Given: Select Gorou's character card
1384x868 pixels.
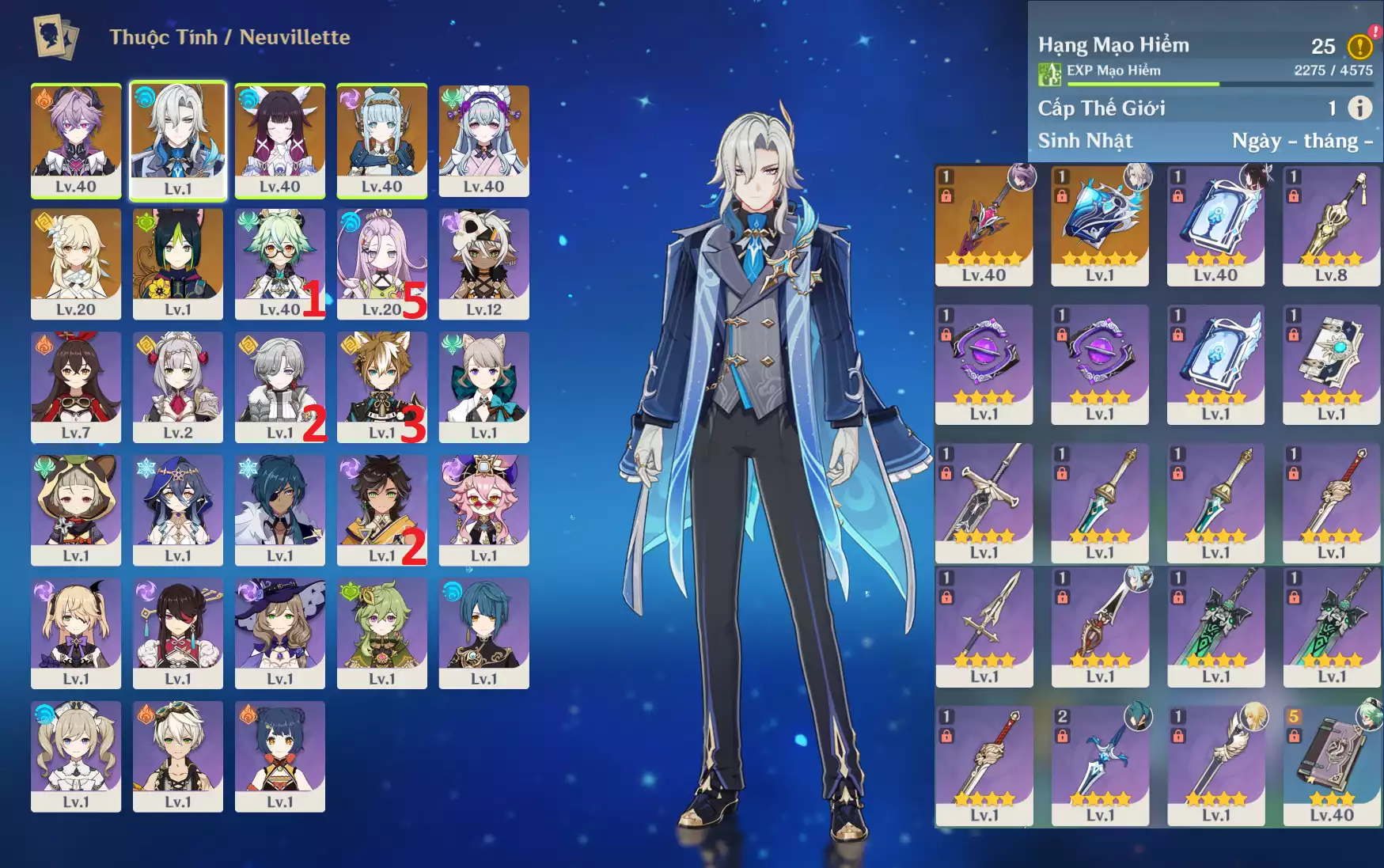Looking at the screenshot, I should point(381,386).
